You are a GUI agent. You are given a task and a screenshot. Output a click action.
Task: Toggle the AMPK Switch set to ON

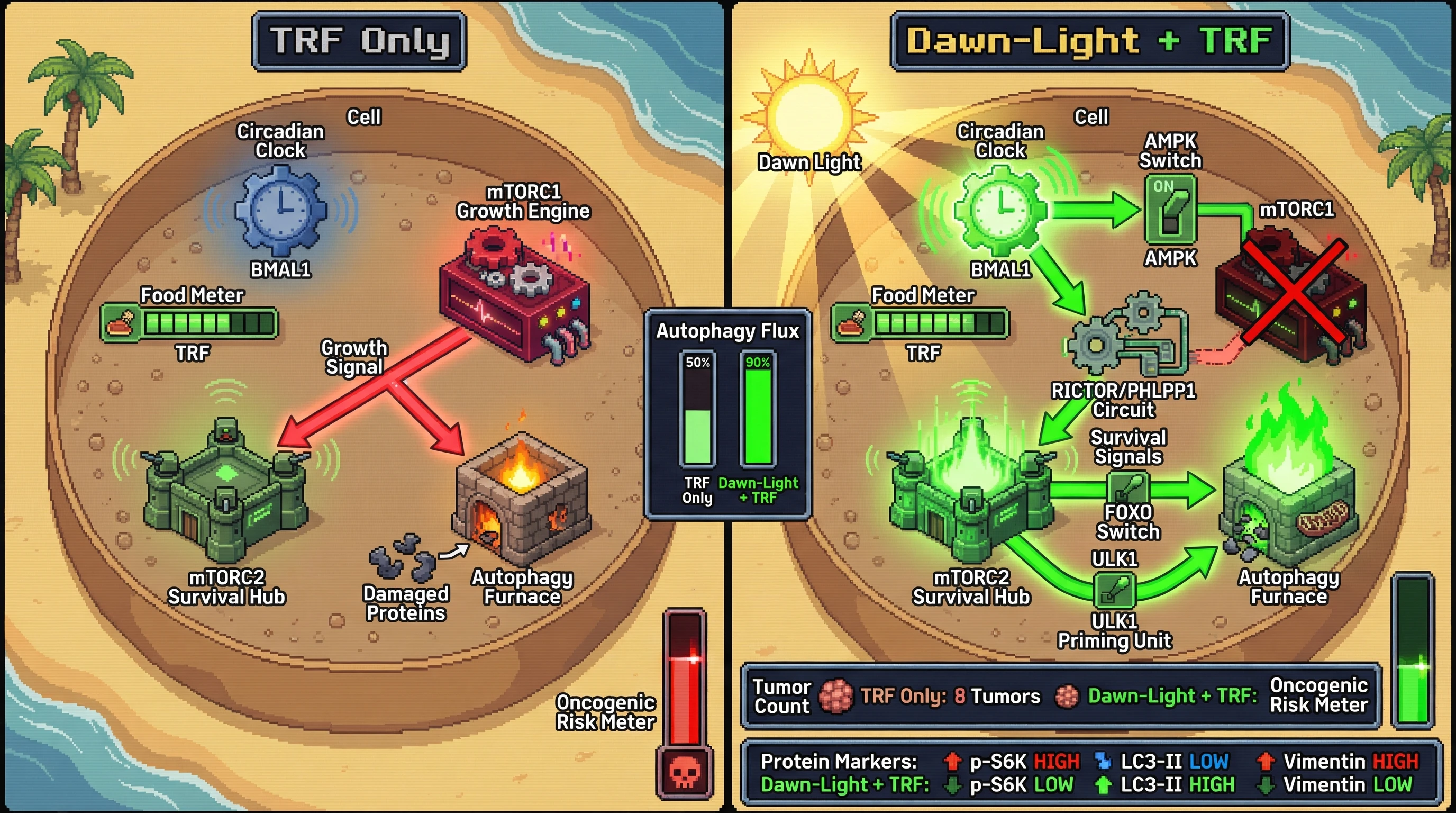pos(1170,209)
